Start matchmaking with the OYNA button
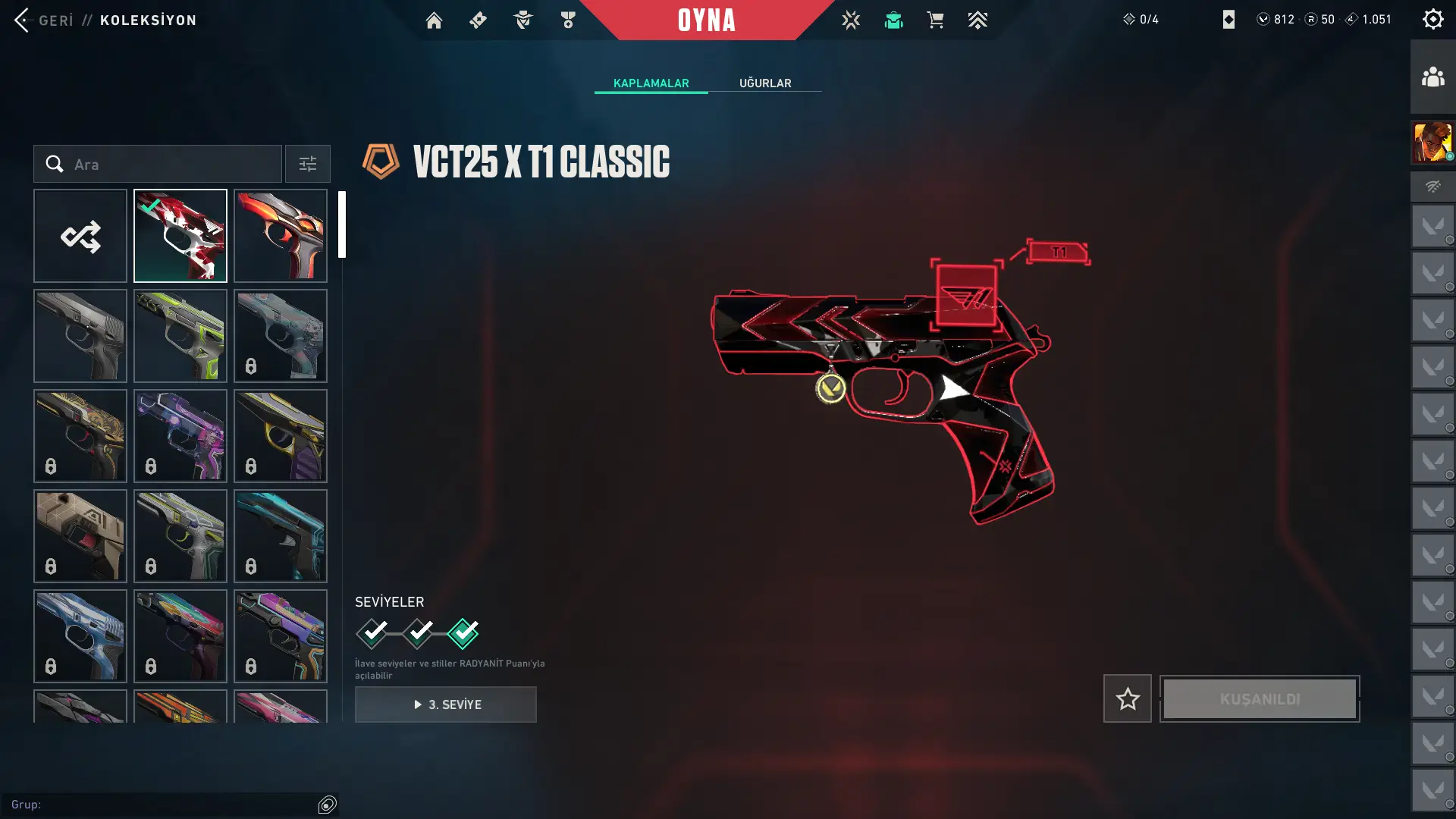Viewport: 1456px width, 819px height. click(706, 20)
